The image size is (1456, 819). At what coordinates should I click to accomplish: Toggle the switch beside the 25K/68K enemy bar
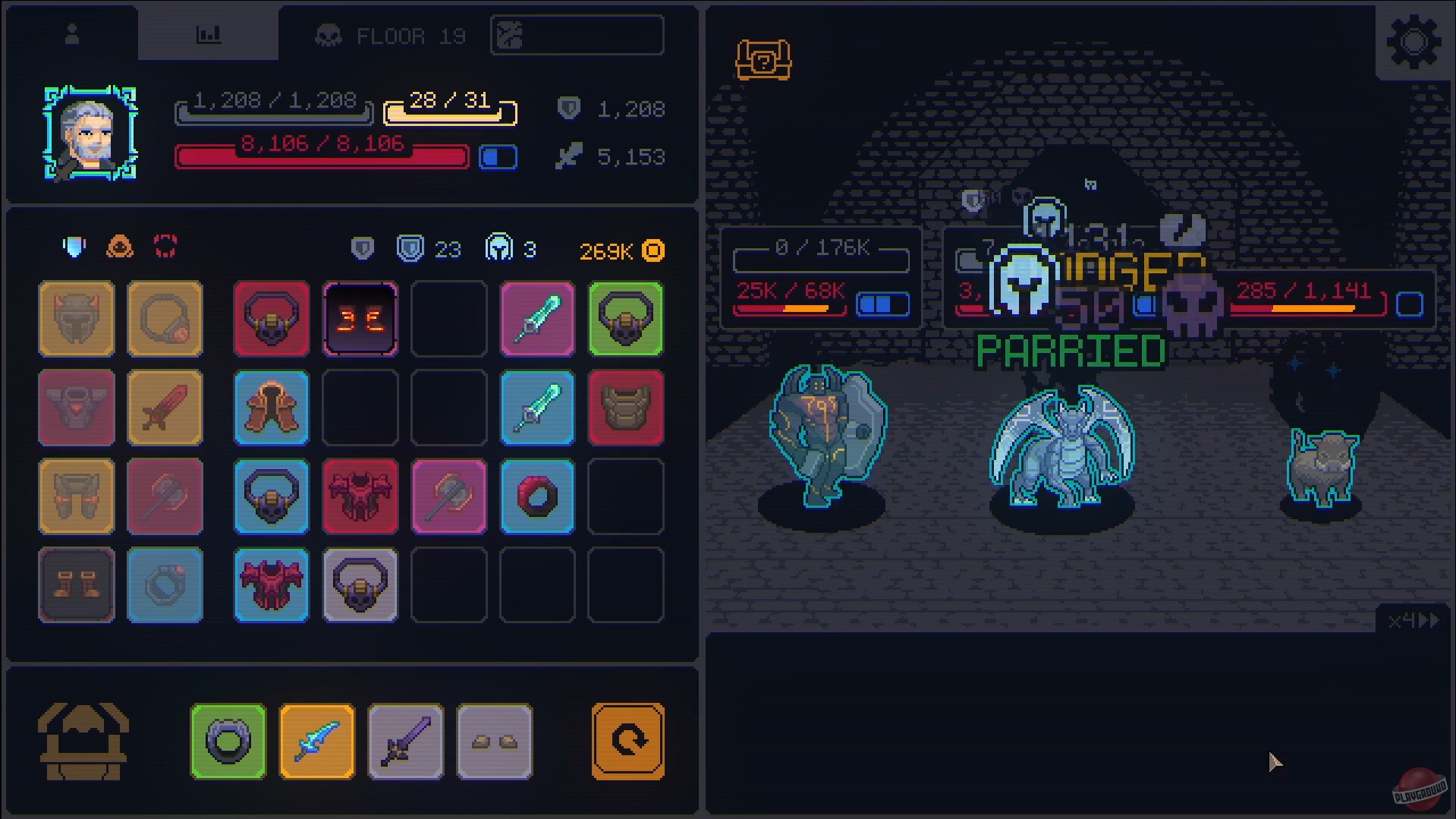[882, 304]
